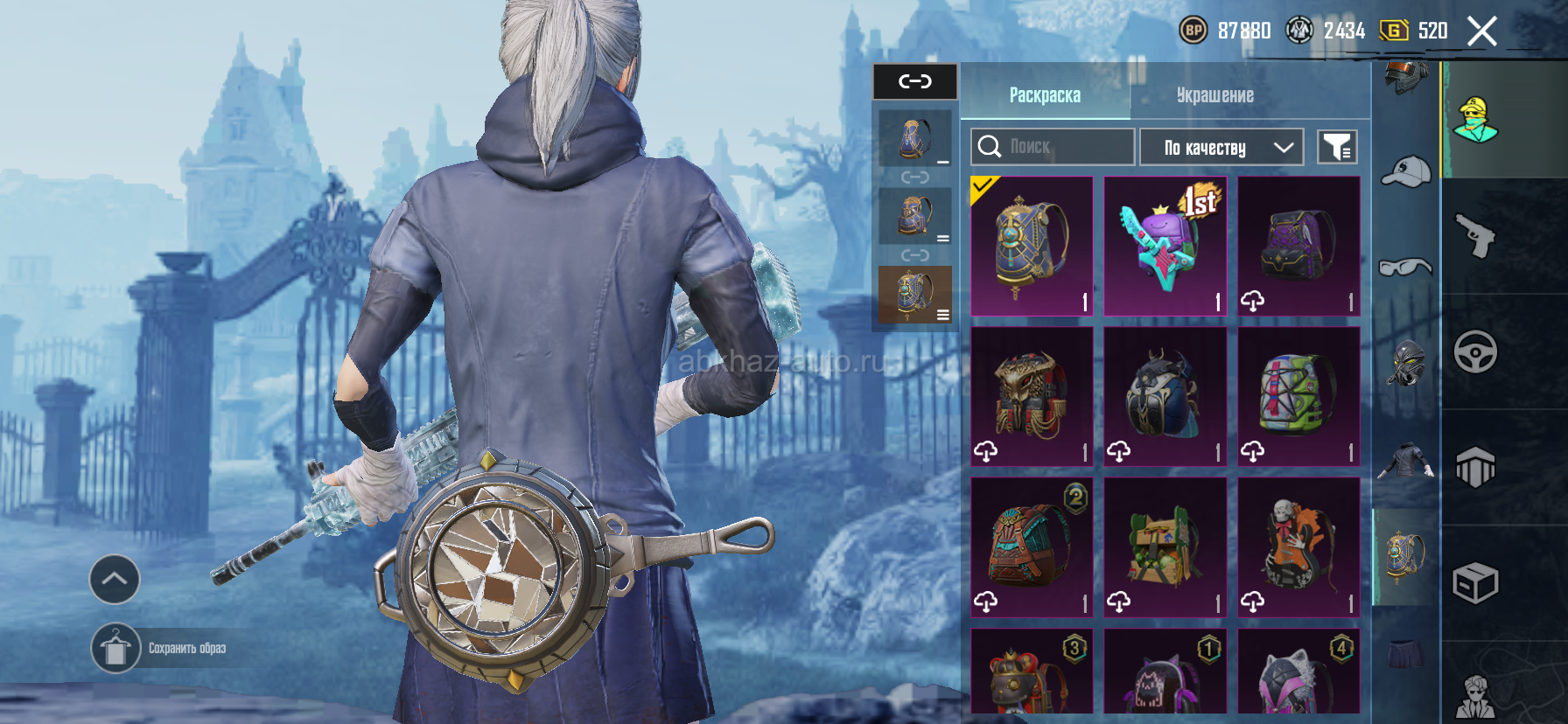Open the box crate category
1568x724 pixels.
1475,583
